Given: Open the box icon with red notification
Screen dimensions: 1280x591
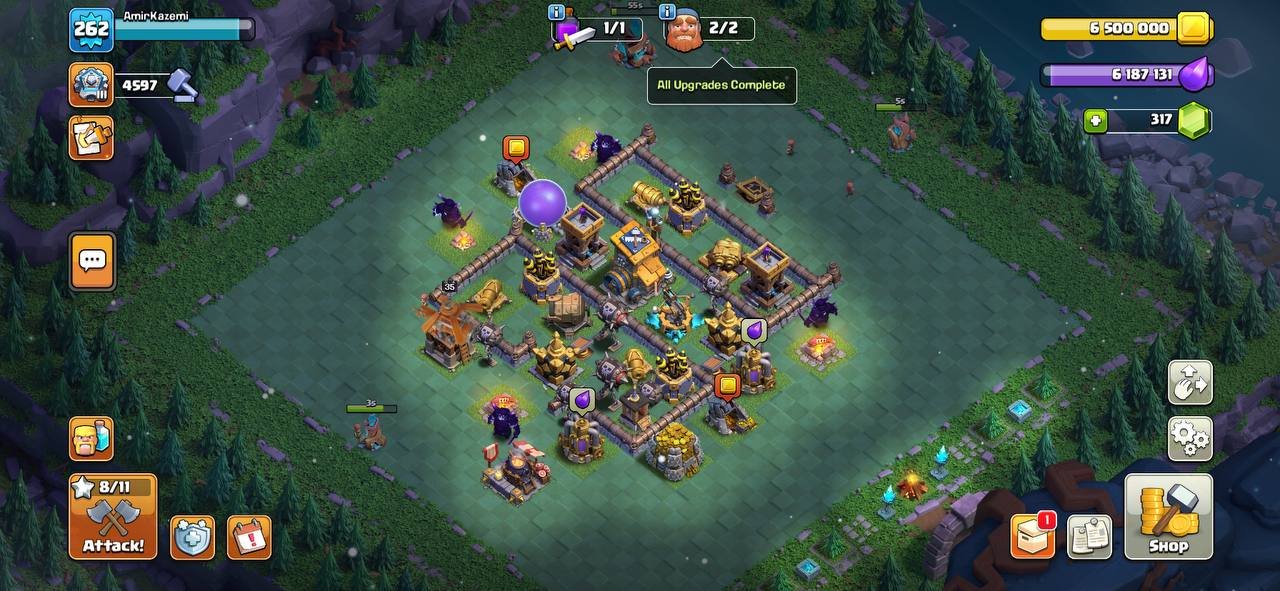Looking at the screenshot, I should (x=1033, y=537).
